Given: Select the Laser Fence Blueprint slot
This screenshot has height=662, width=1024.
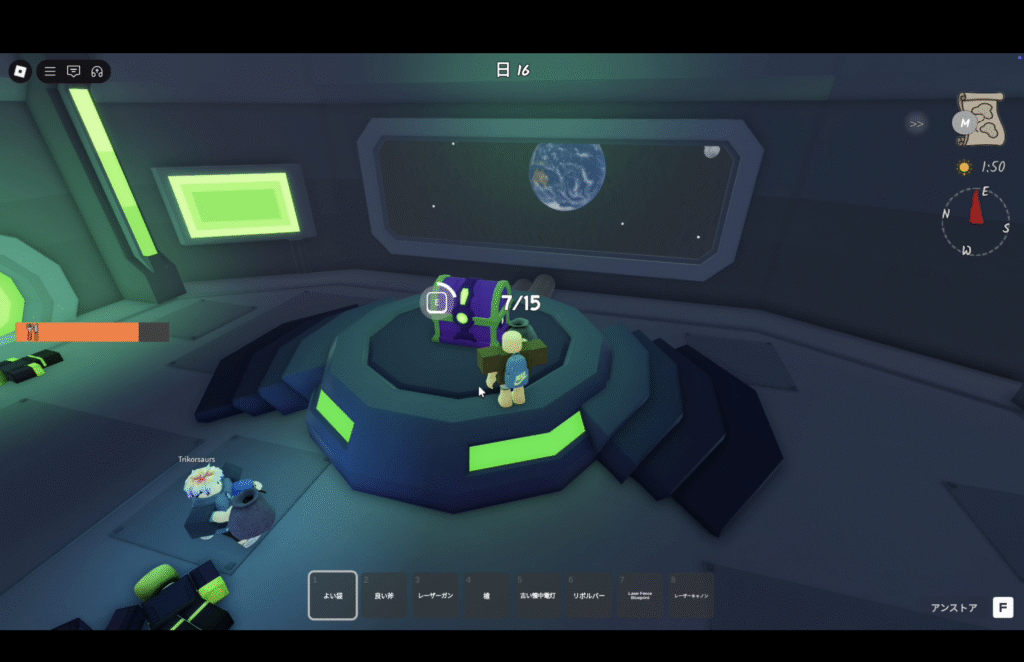Looking at the screenshot, I should (641, 595).
